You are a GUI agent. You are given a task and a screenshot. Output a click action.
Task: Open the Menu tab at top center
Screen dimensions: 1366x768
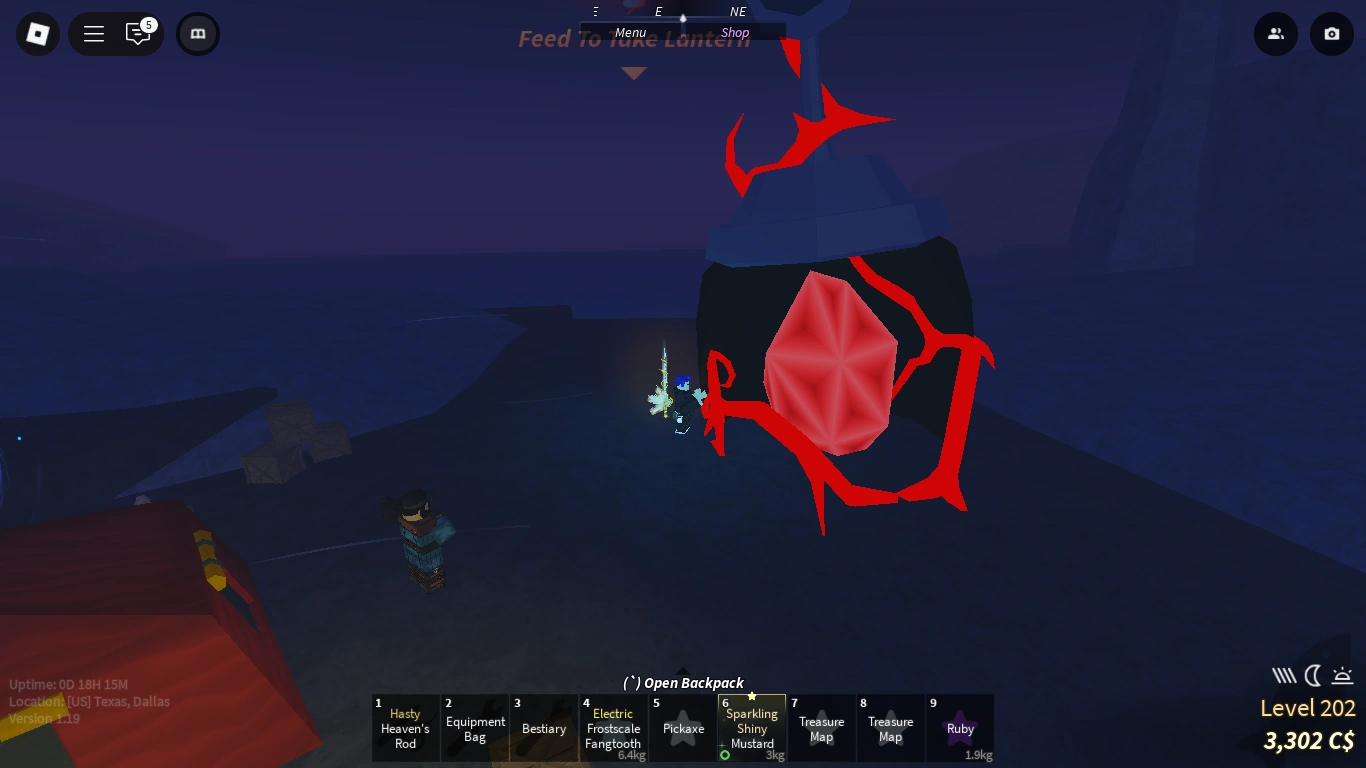[x=630, y=31]
